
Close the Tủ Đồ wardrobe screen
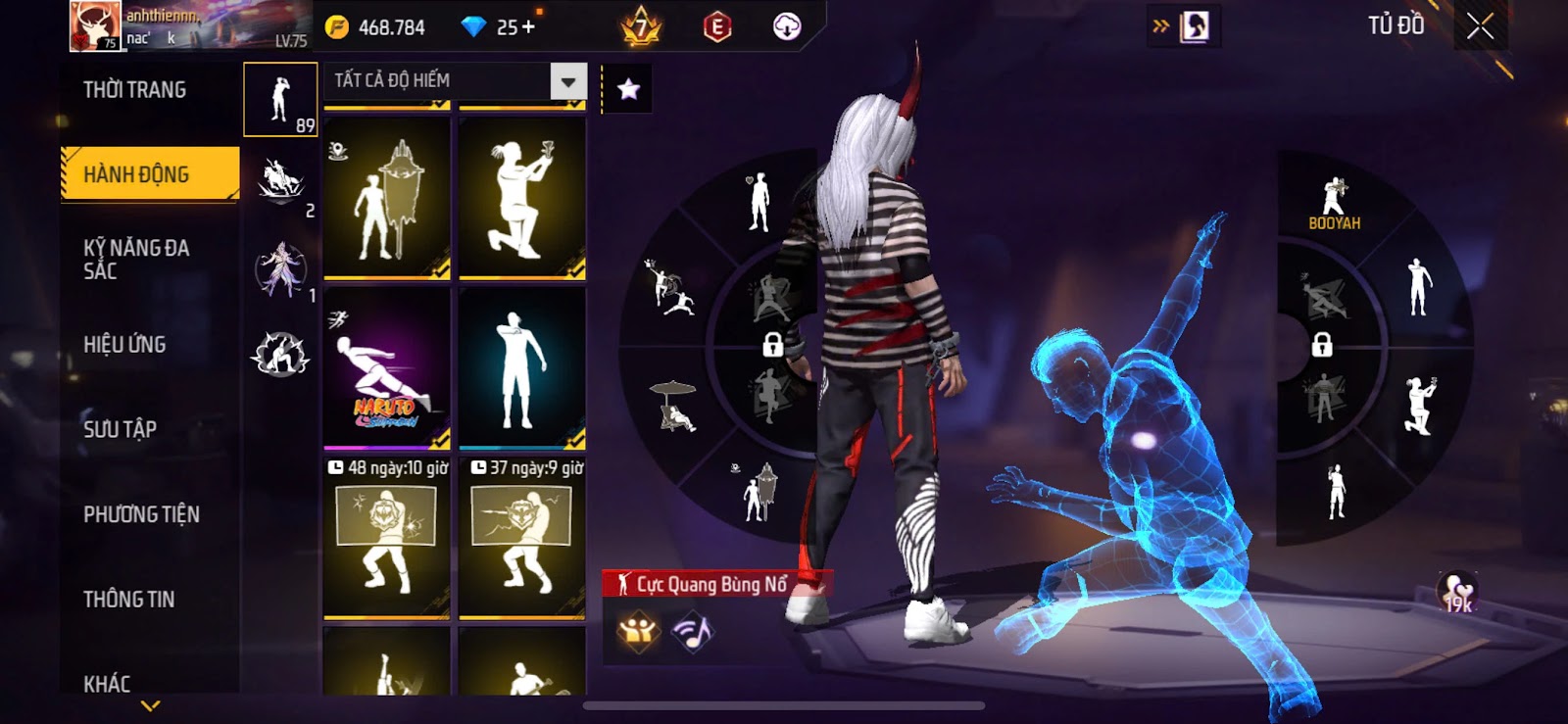pyautogui.click(x=1480, y=26)
